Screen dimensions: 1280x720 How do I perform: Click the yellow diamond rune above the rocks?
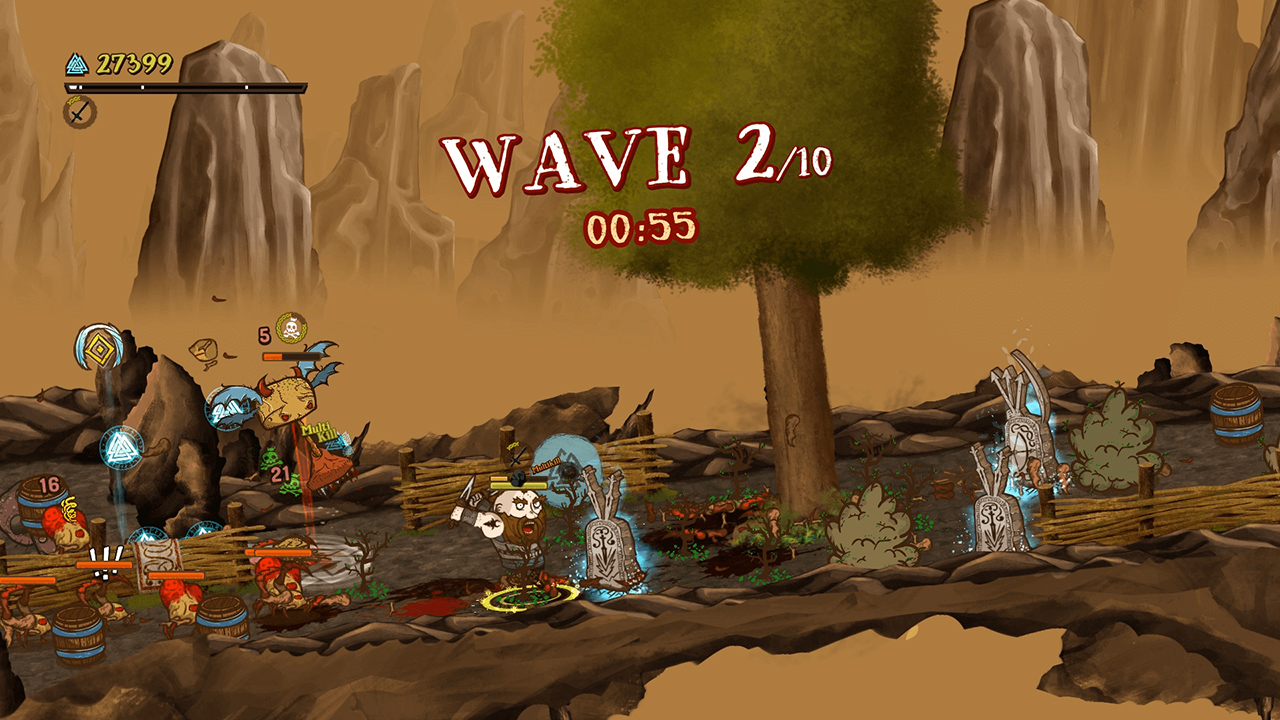click(x=100, y=347)
